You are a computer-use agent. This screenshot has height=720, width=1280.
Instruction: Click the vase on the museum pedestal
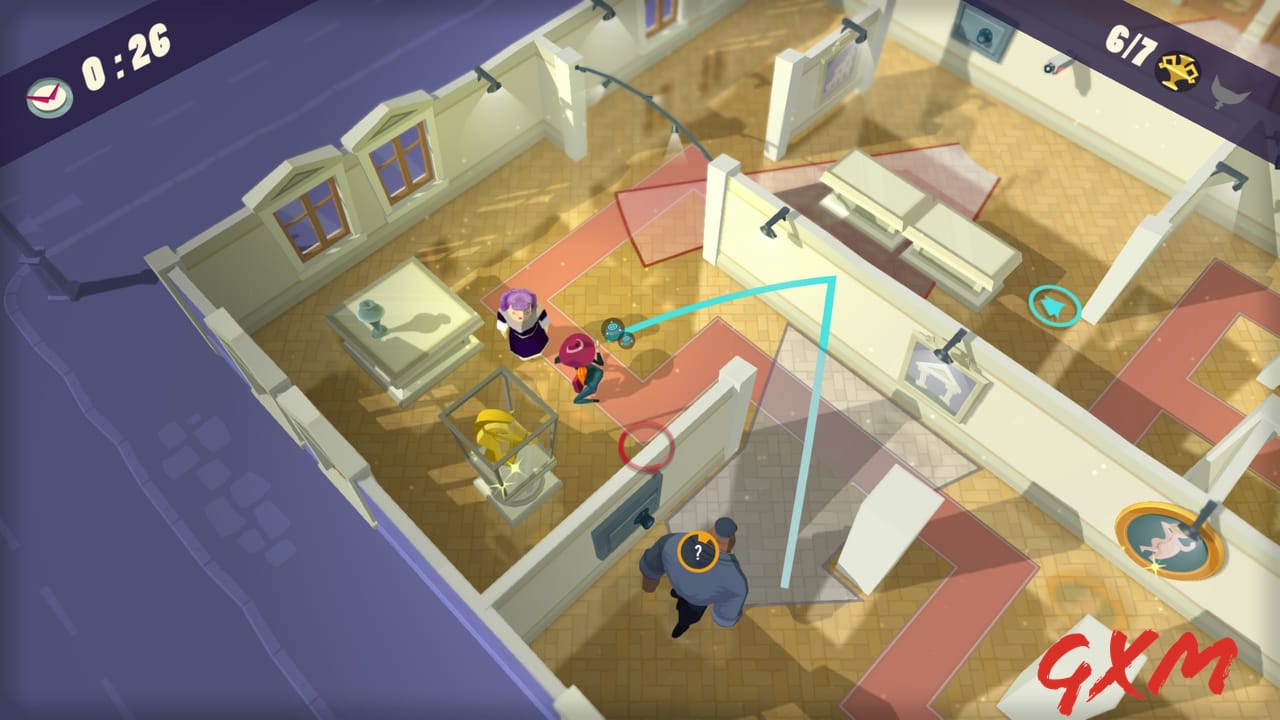coord(371,316)
